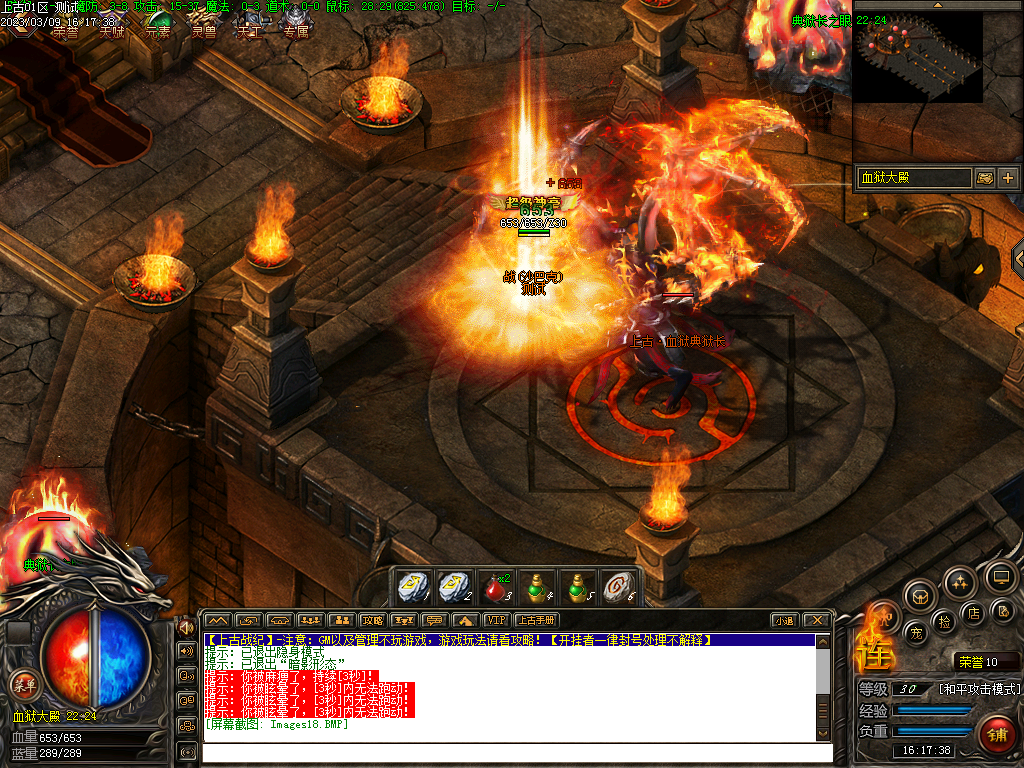Open the 天工 crafting menu icon

tap(249, 26)
